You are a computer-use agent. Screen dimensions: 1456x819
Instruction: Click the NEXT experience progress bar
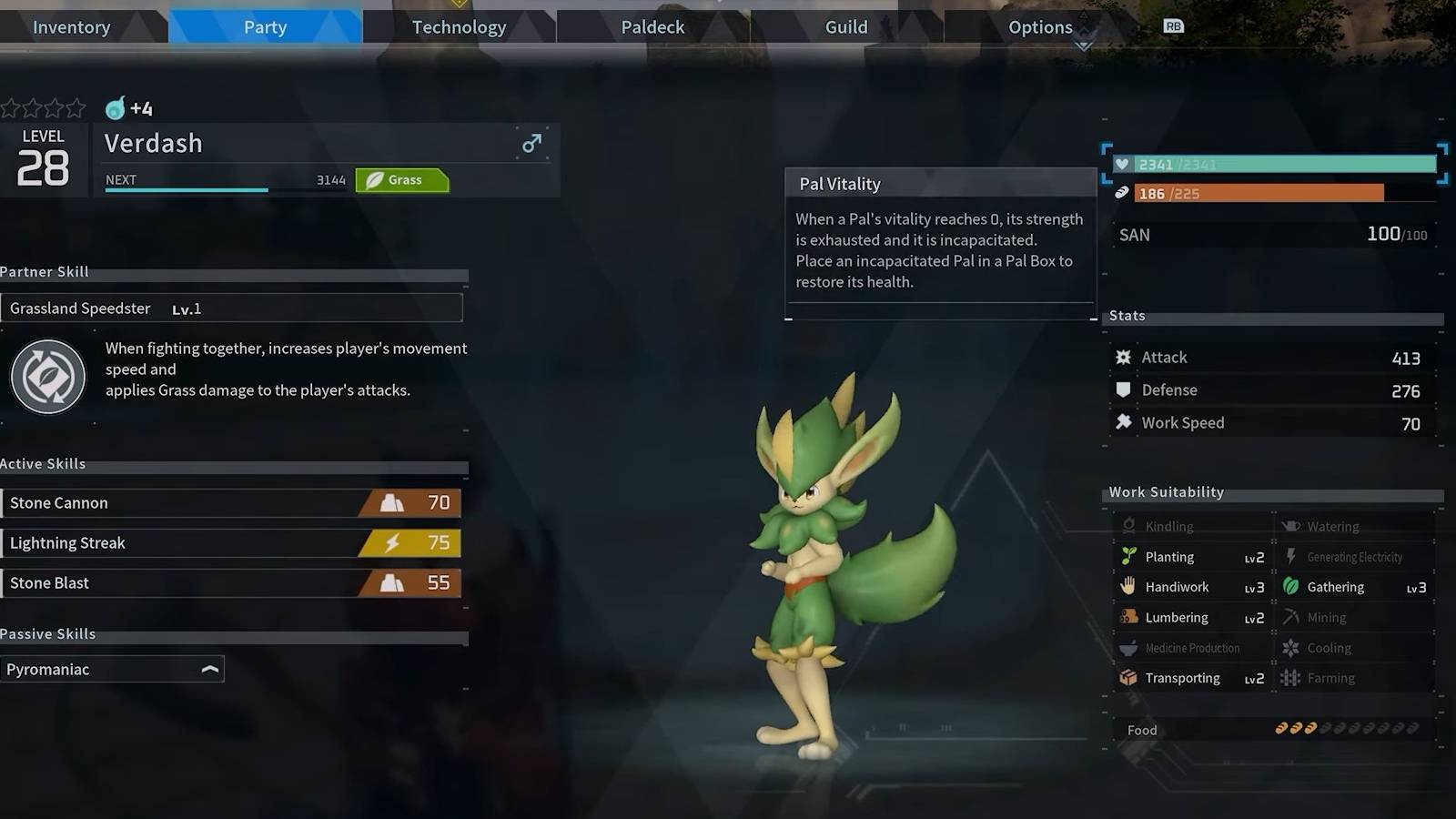tap(186, 189)
